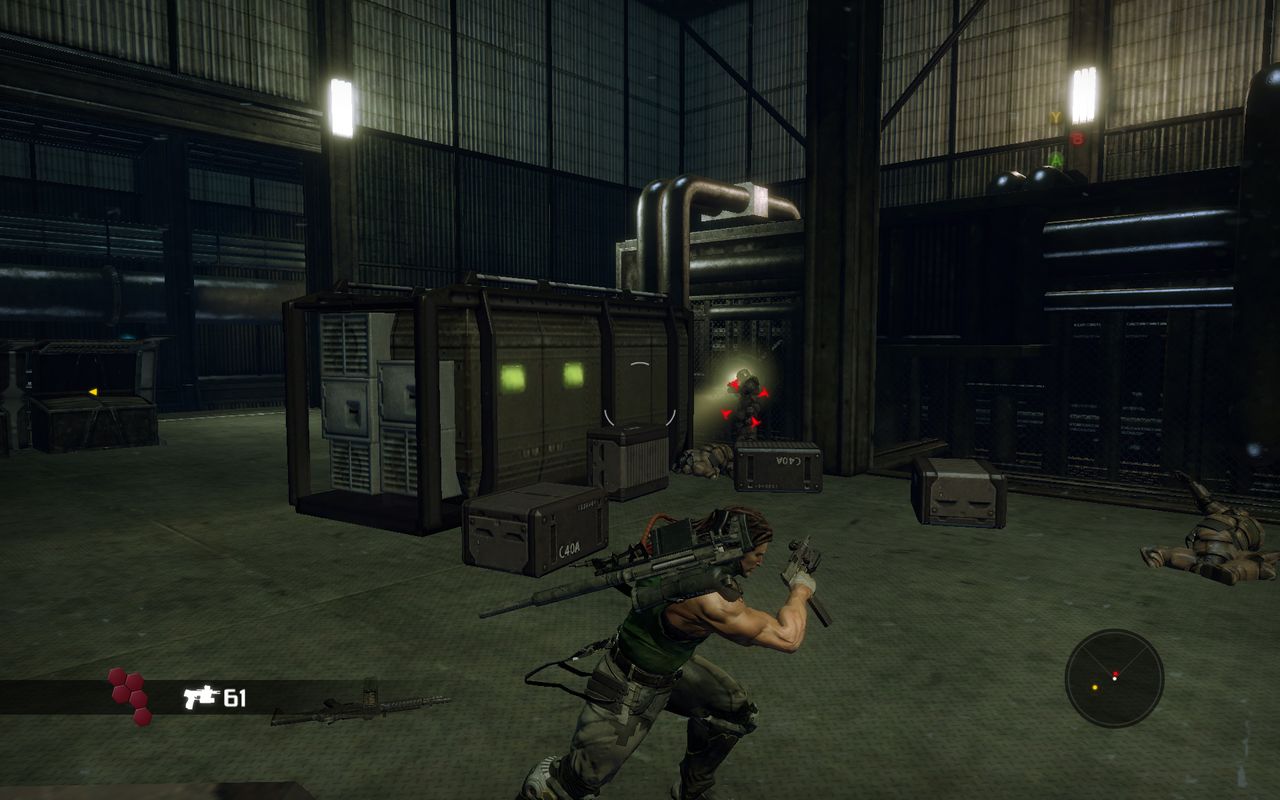1280x800 pixels.
Task: Click the red blip on the radar
Action: 1115,673
